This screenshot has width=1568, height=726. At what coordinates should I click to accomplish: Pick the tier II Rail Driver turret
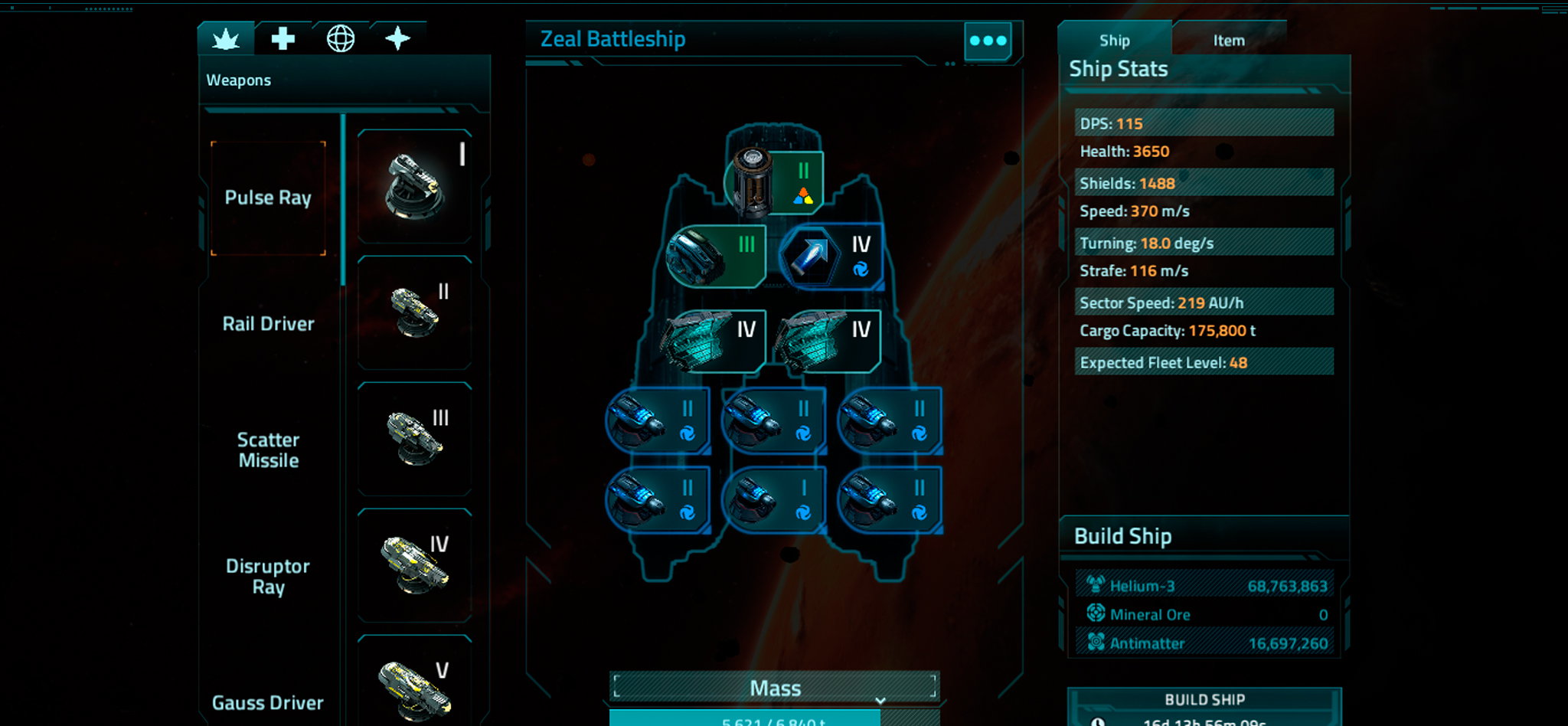(414, 312)
